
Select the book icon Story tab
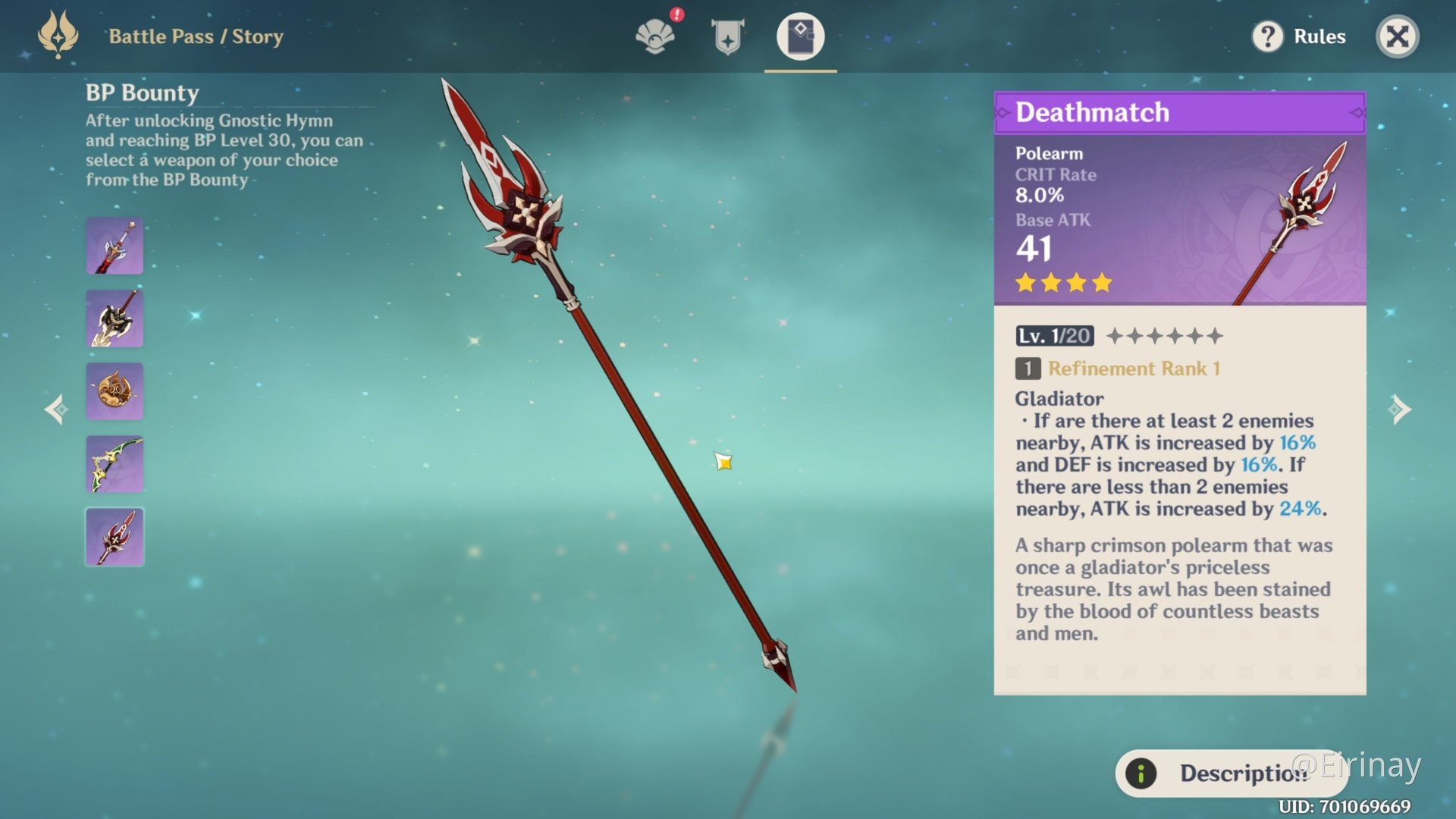pos(800,36)
